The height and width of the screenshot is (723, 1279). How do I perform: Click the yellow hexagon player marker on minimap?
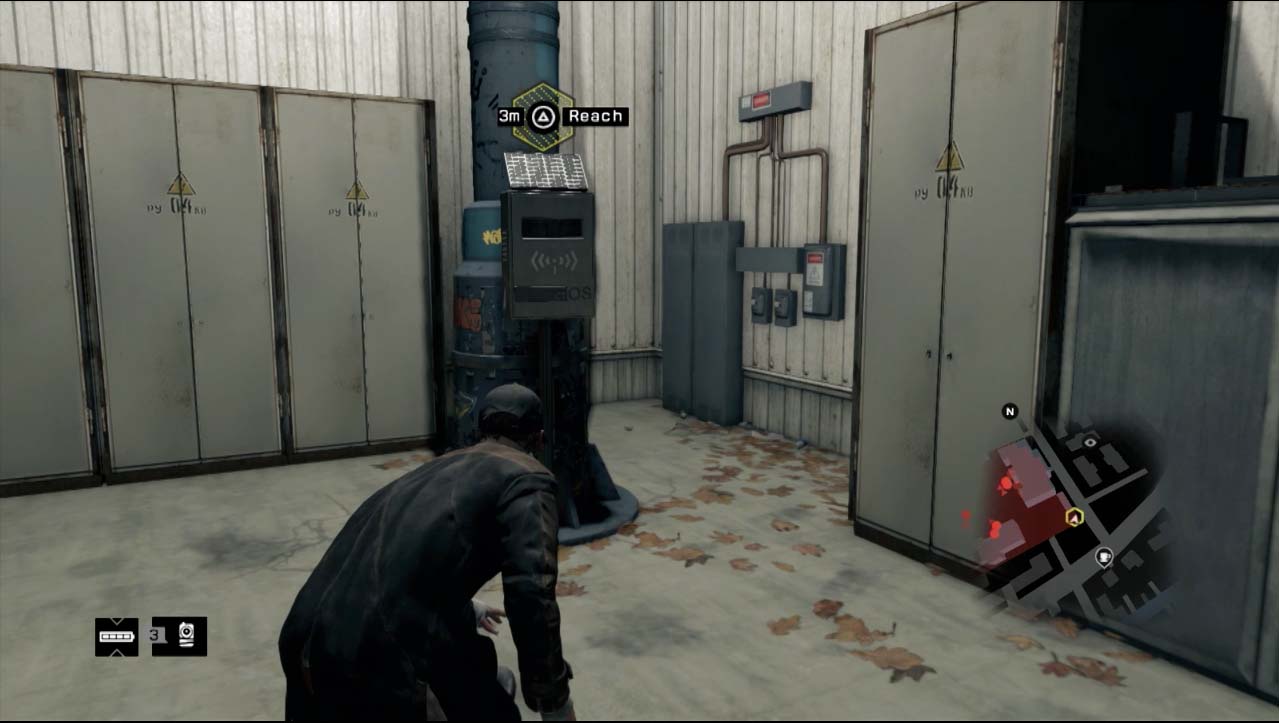pyautogui.click(x=1074, y=517)
